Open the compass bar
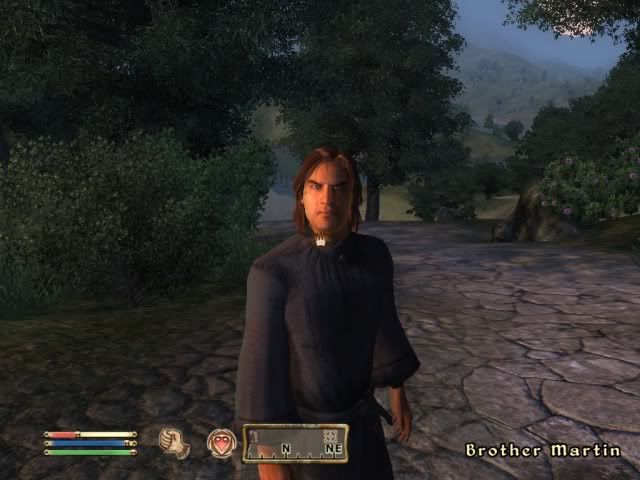This screenshot has height=480, width=640. coord(294,443)
